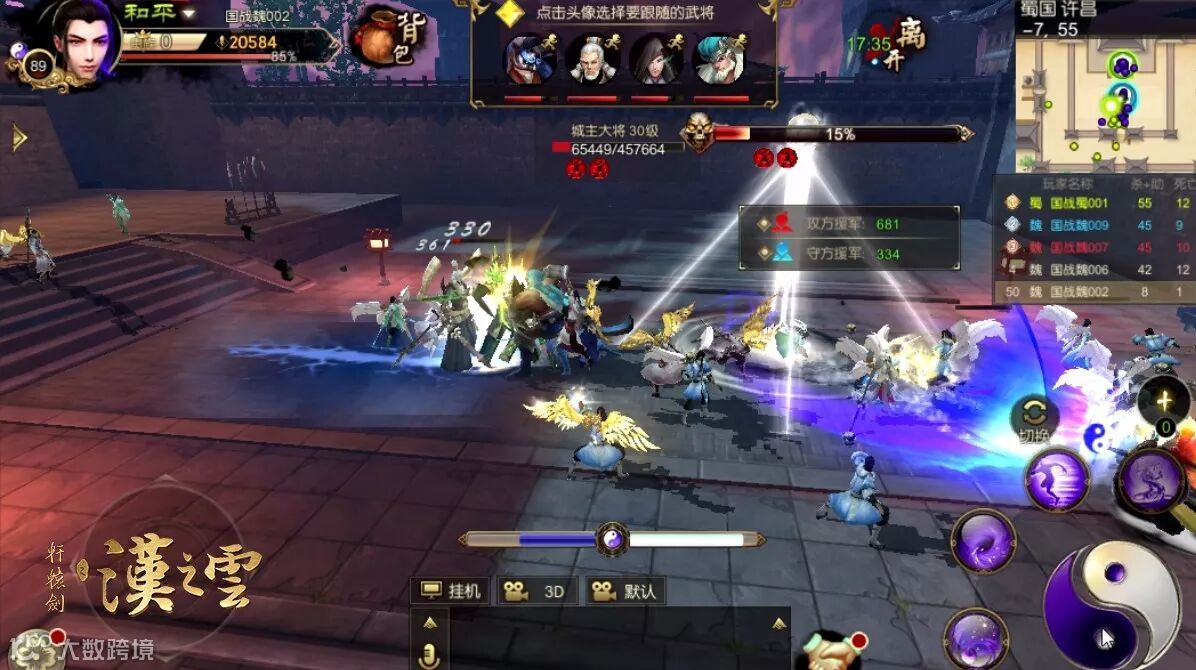Tap the player character portrait
Viewport: 1196px width, 670px height.
pyautogui.click(x=83, y=40)
